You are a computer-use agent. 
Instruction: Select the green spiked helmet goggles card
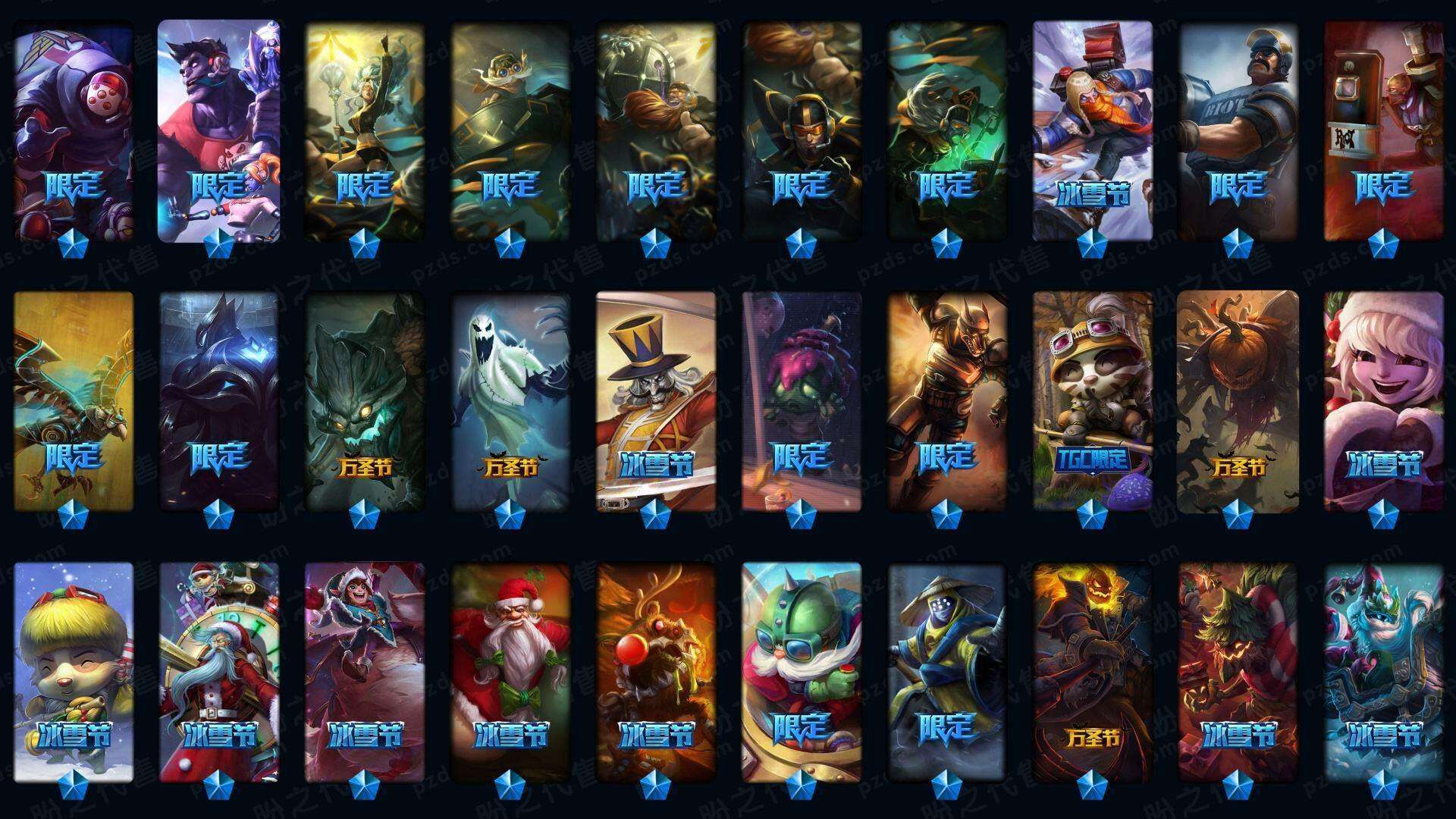(x=801, y=671)
